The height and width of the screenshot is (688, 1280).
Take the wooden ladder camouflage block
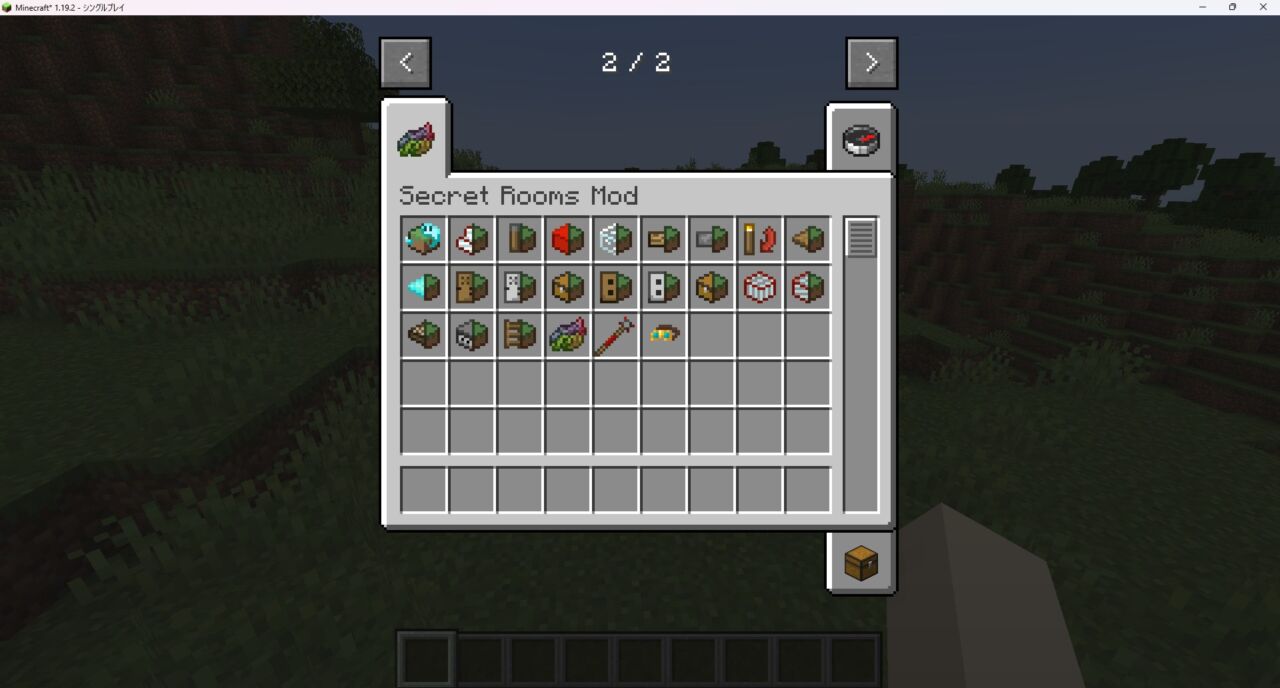pyautogui.click(x=519, y=336)
